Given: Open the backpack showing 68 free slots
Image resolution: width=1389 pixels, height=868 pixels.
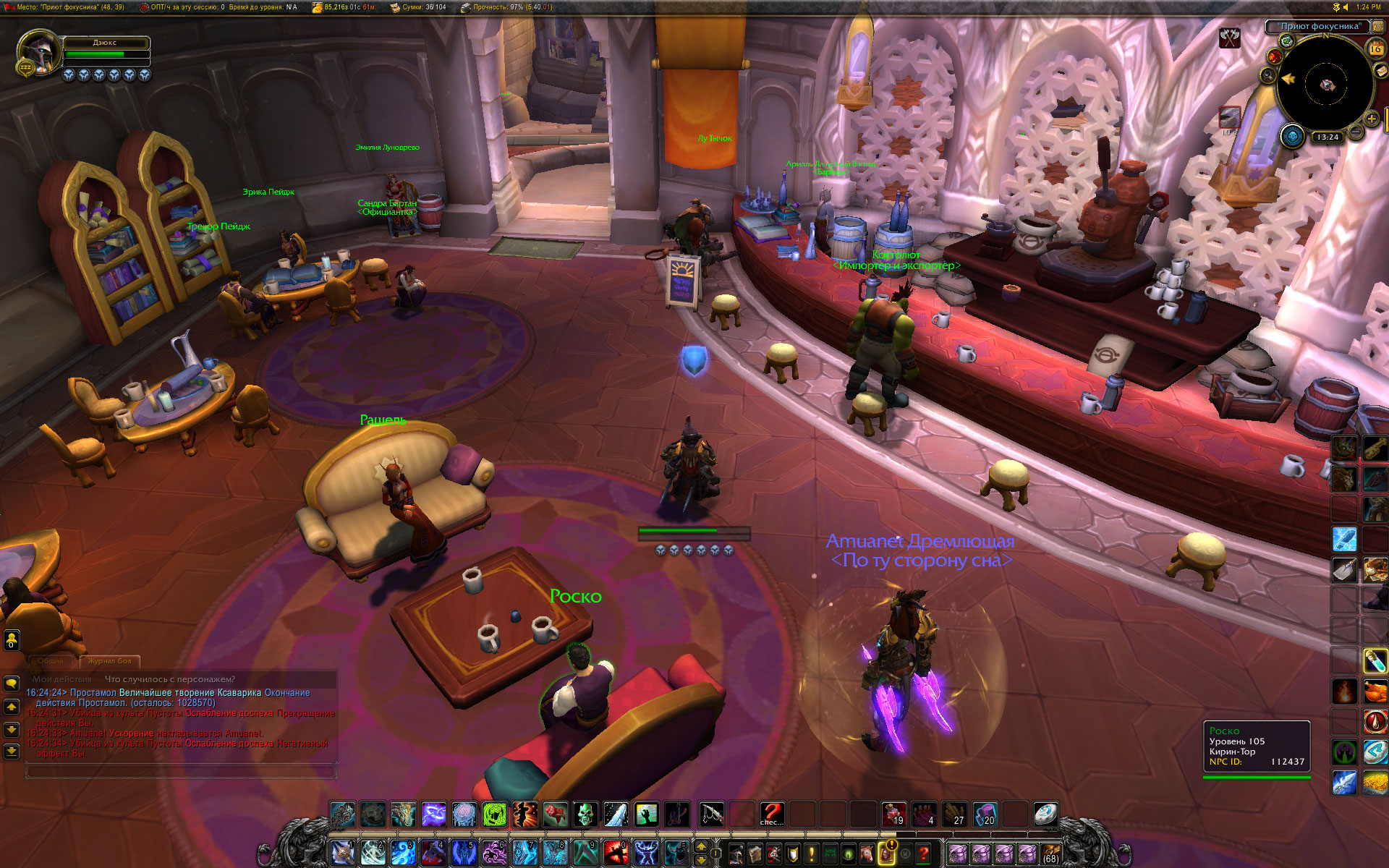Looking at the screenshot, I should (x=1050, y=854).
